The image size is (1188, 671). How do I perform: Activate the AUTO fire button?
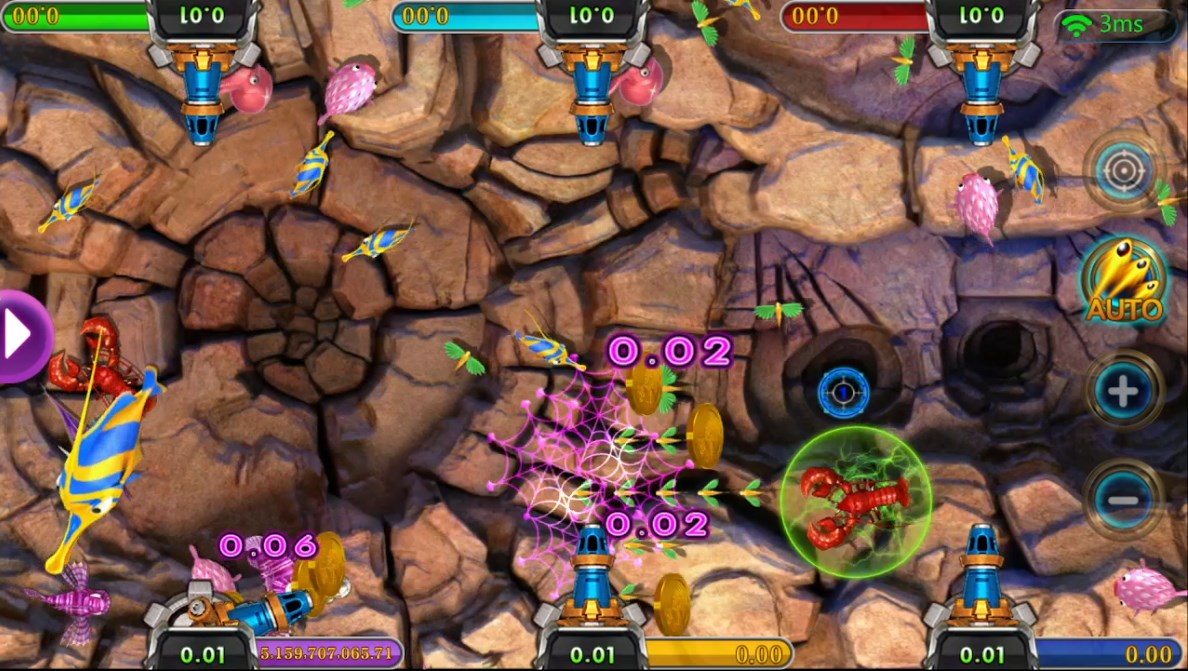(1125, 283)
